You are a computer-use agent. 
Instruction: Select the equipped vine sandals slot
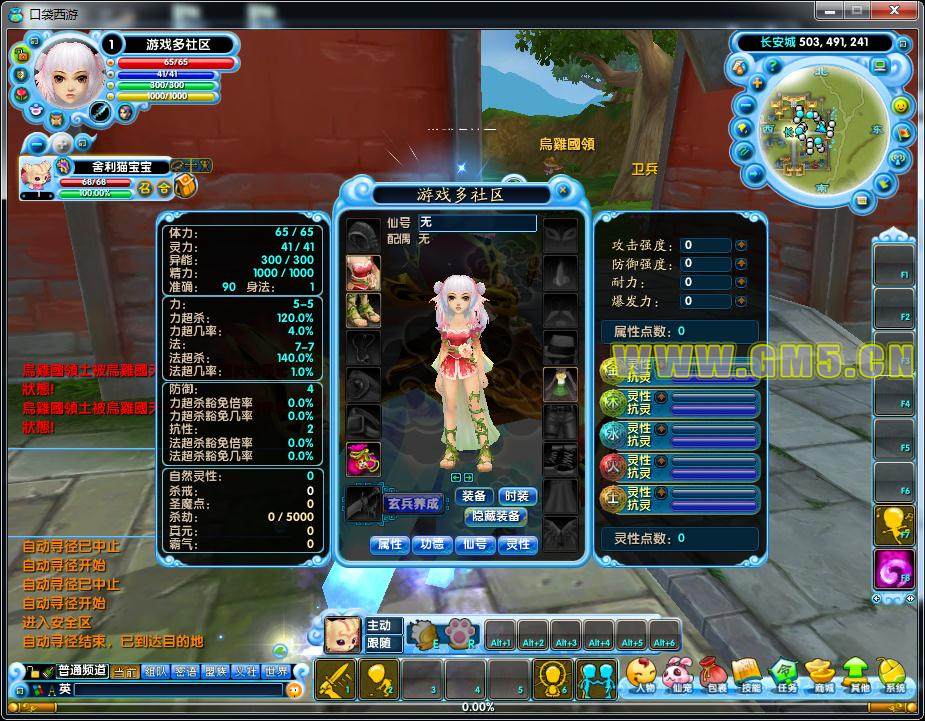click(362, 309)
